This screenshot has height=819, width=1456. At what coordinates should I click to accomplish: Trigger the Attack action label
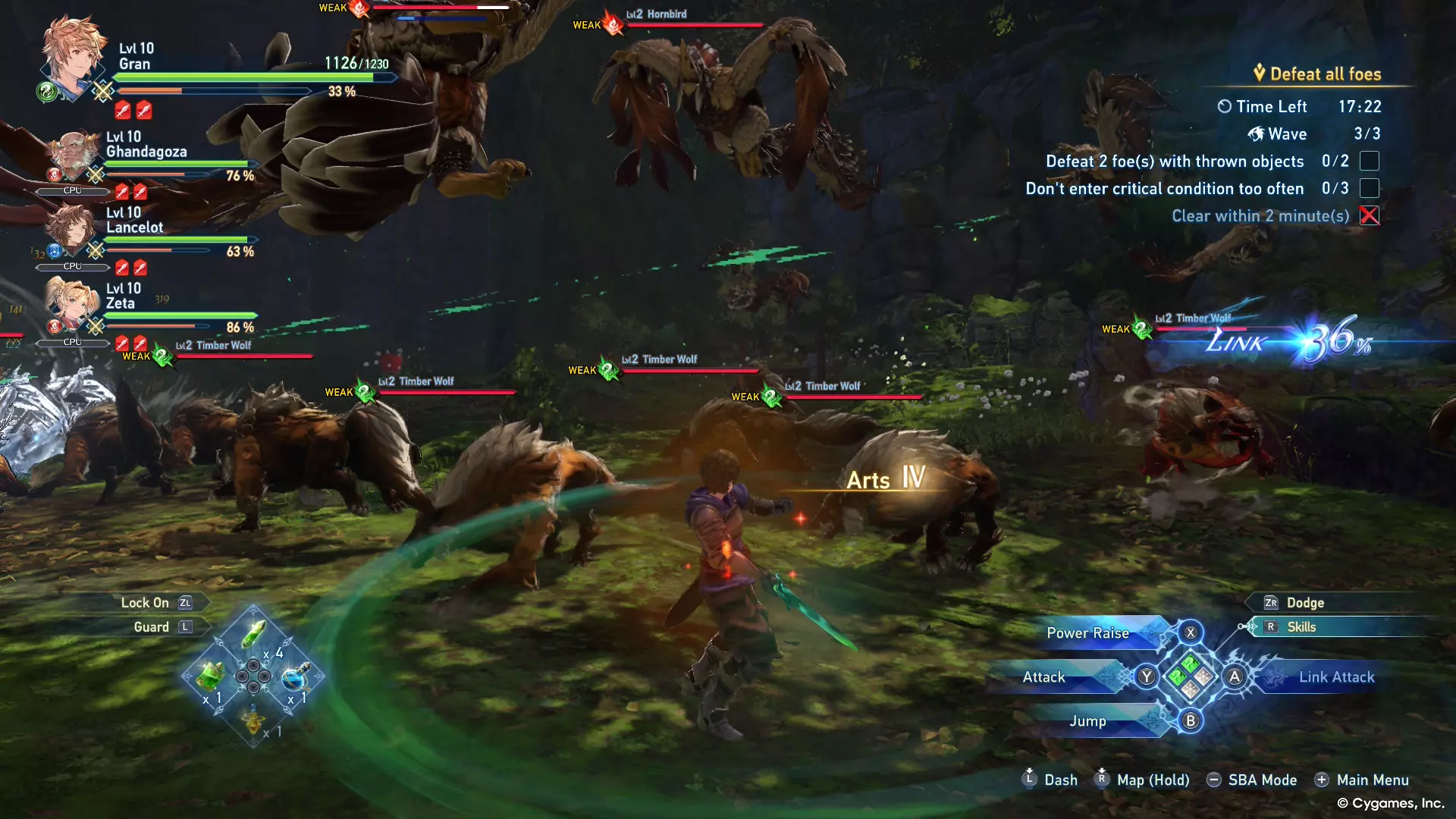pyautogui.click(x=1043, y=677)
